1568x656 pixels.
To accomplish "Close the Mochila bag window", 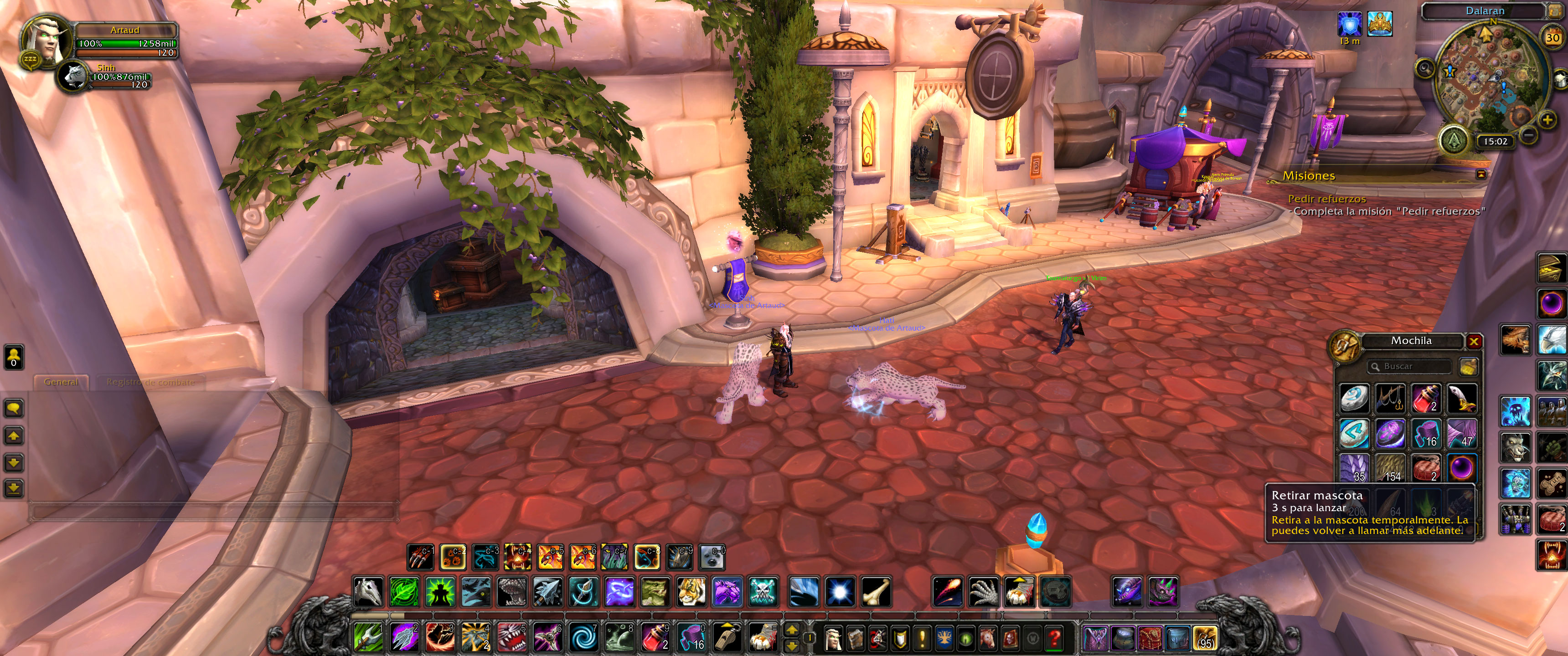I will [1474, 341].
